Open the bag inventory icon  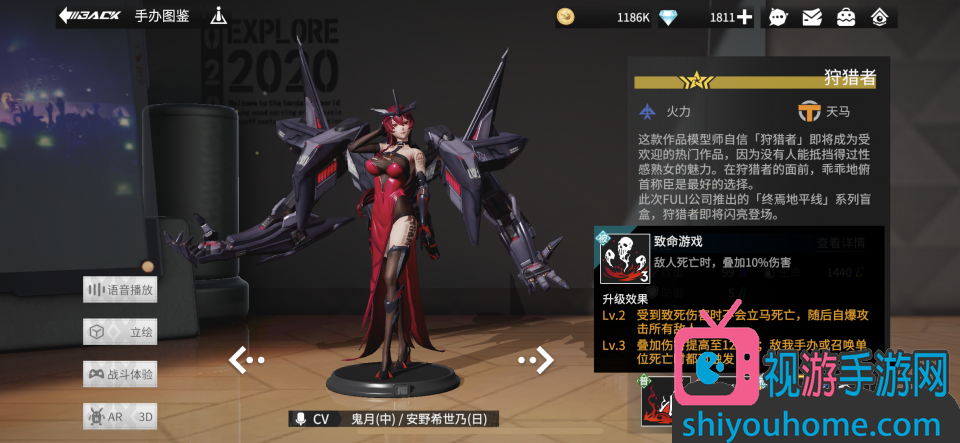(x=846, y=17)
